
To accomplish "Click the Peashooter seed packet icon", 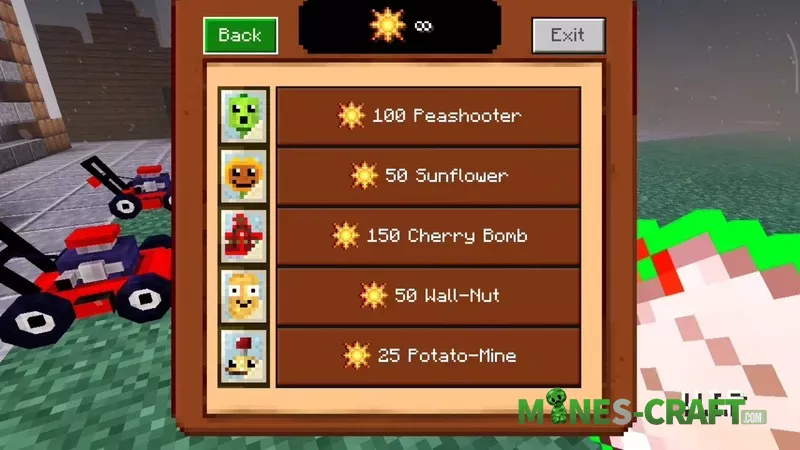I will coord(244,116).
